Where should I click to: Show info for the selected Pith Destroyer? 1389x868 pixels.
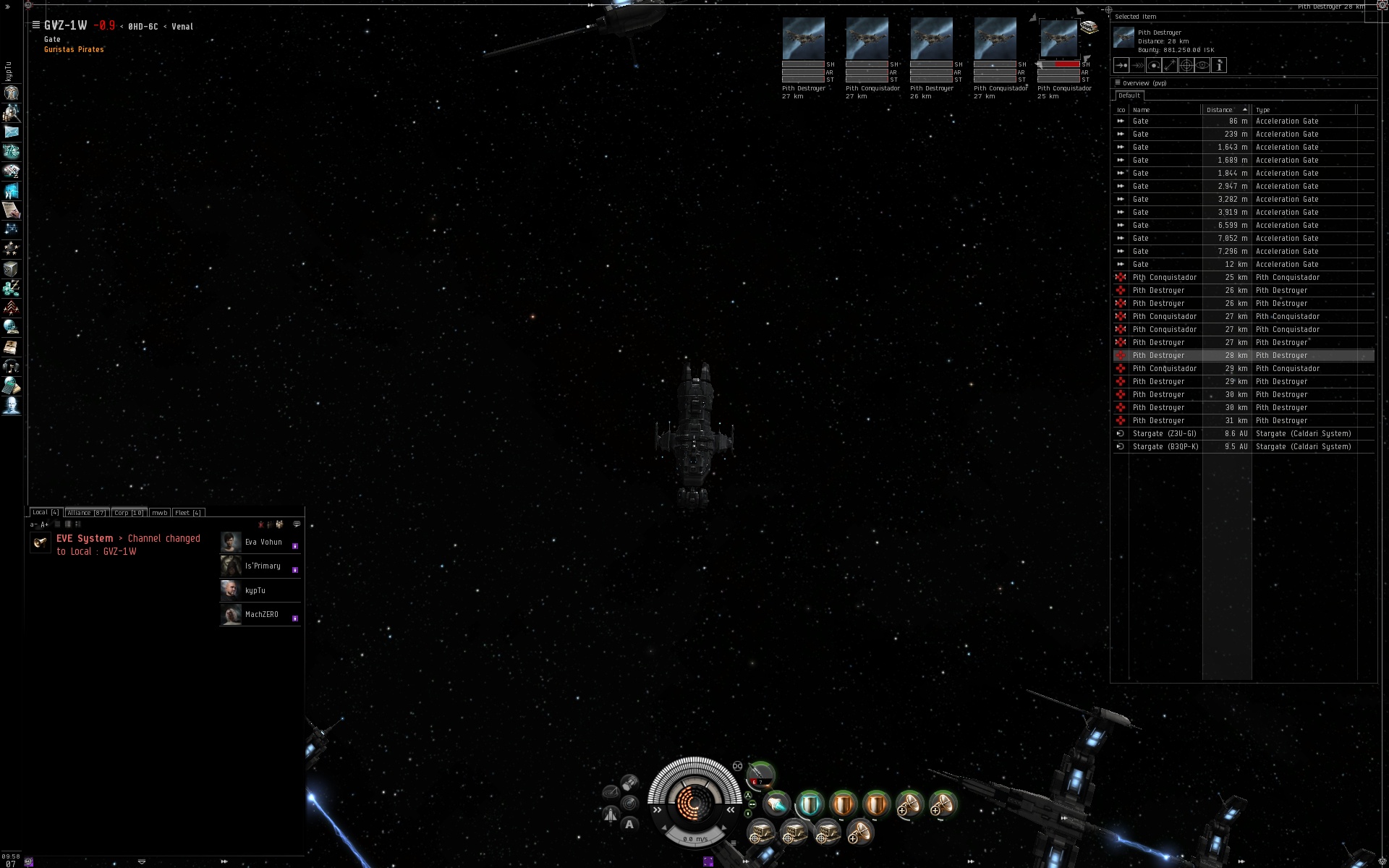click(x=1219, y=65)
